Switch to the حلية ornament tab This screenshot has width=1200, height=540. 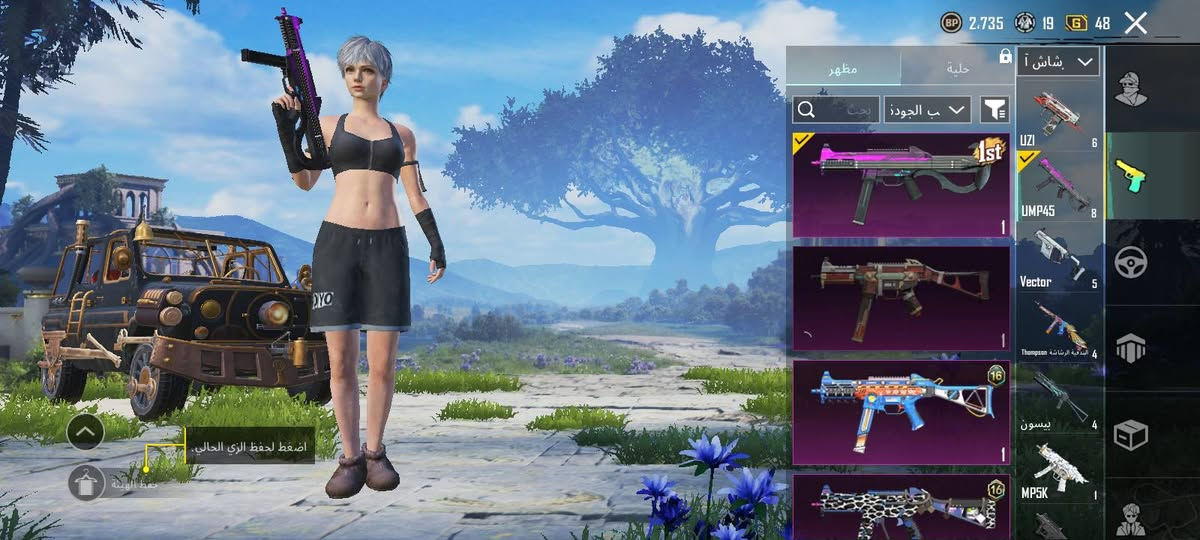(958, 69)
